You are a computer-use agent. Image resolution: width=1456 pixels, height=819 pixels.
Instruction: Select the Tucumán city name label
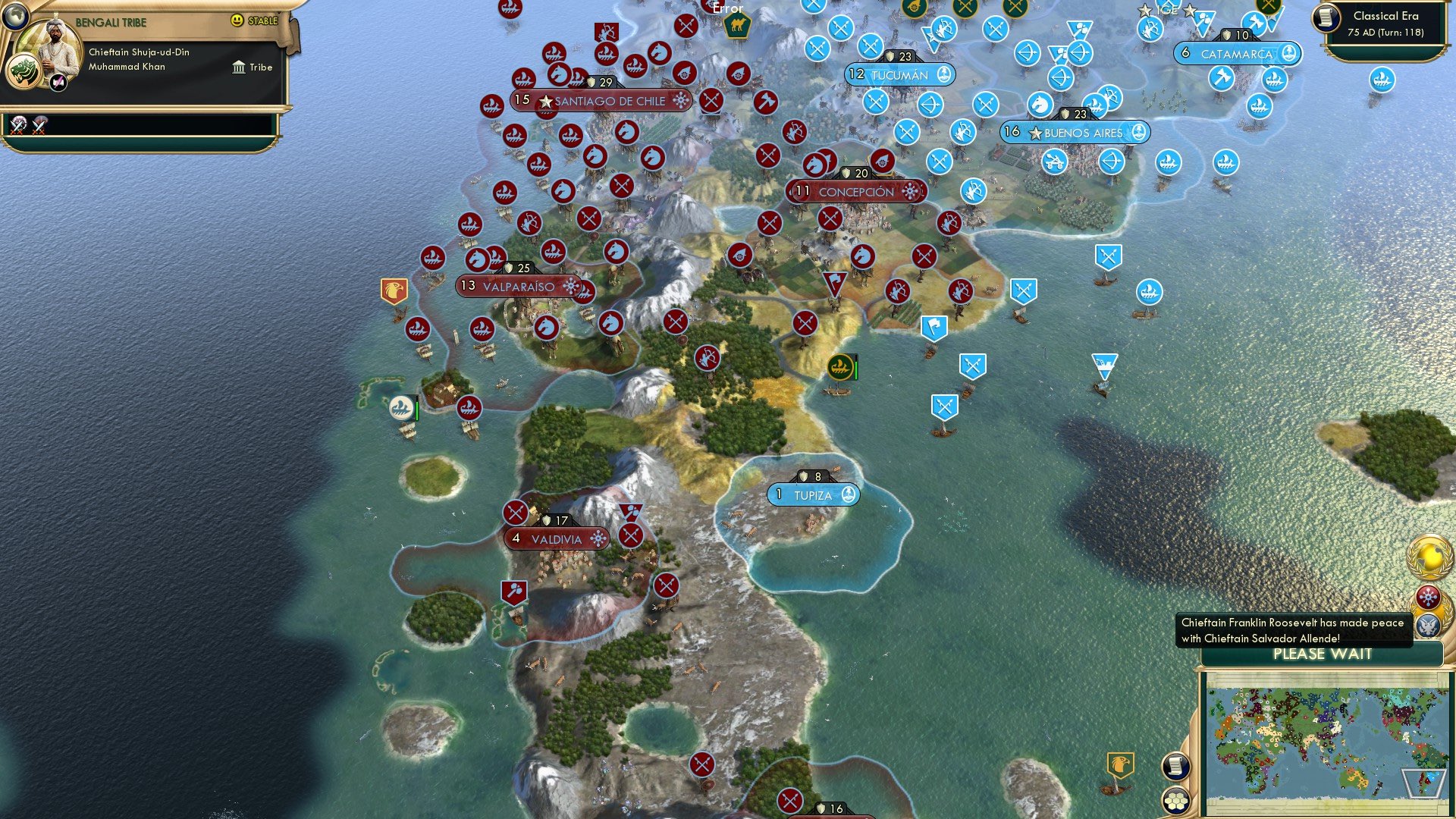coord(899,74)
